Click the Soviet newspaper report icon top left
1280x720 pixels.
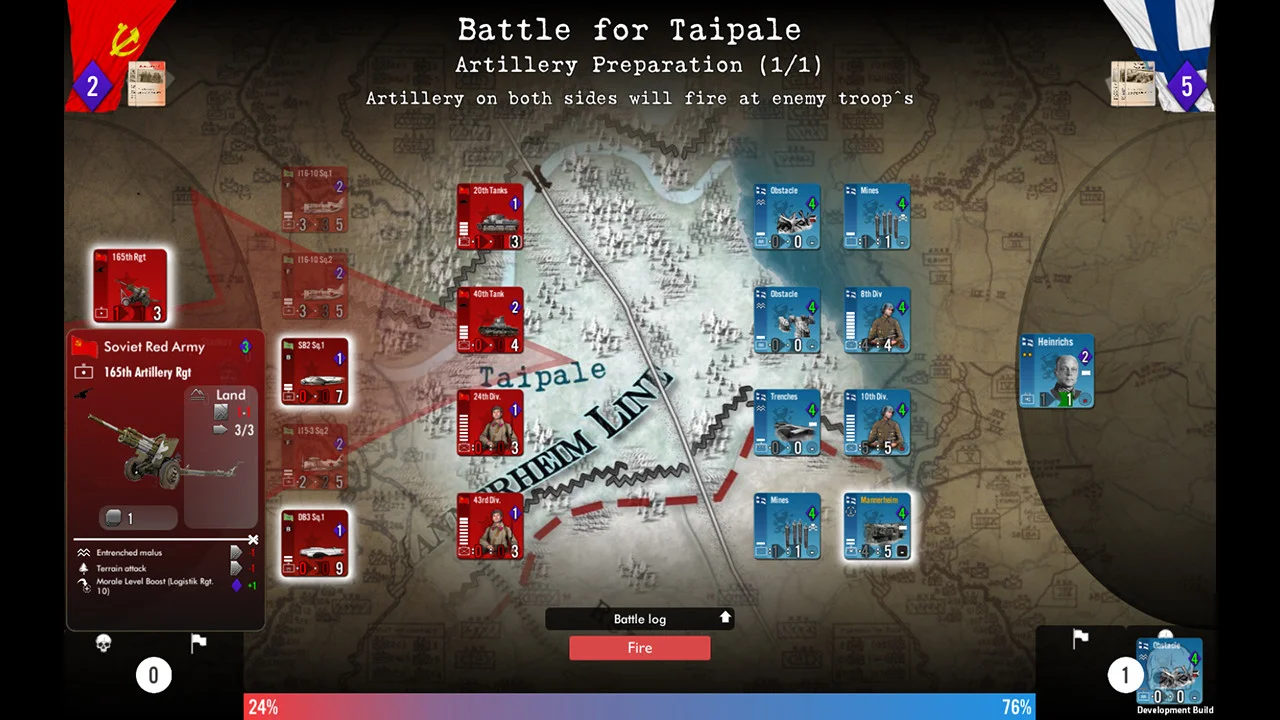click(x=147, y=85)
